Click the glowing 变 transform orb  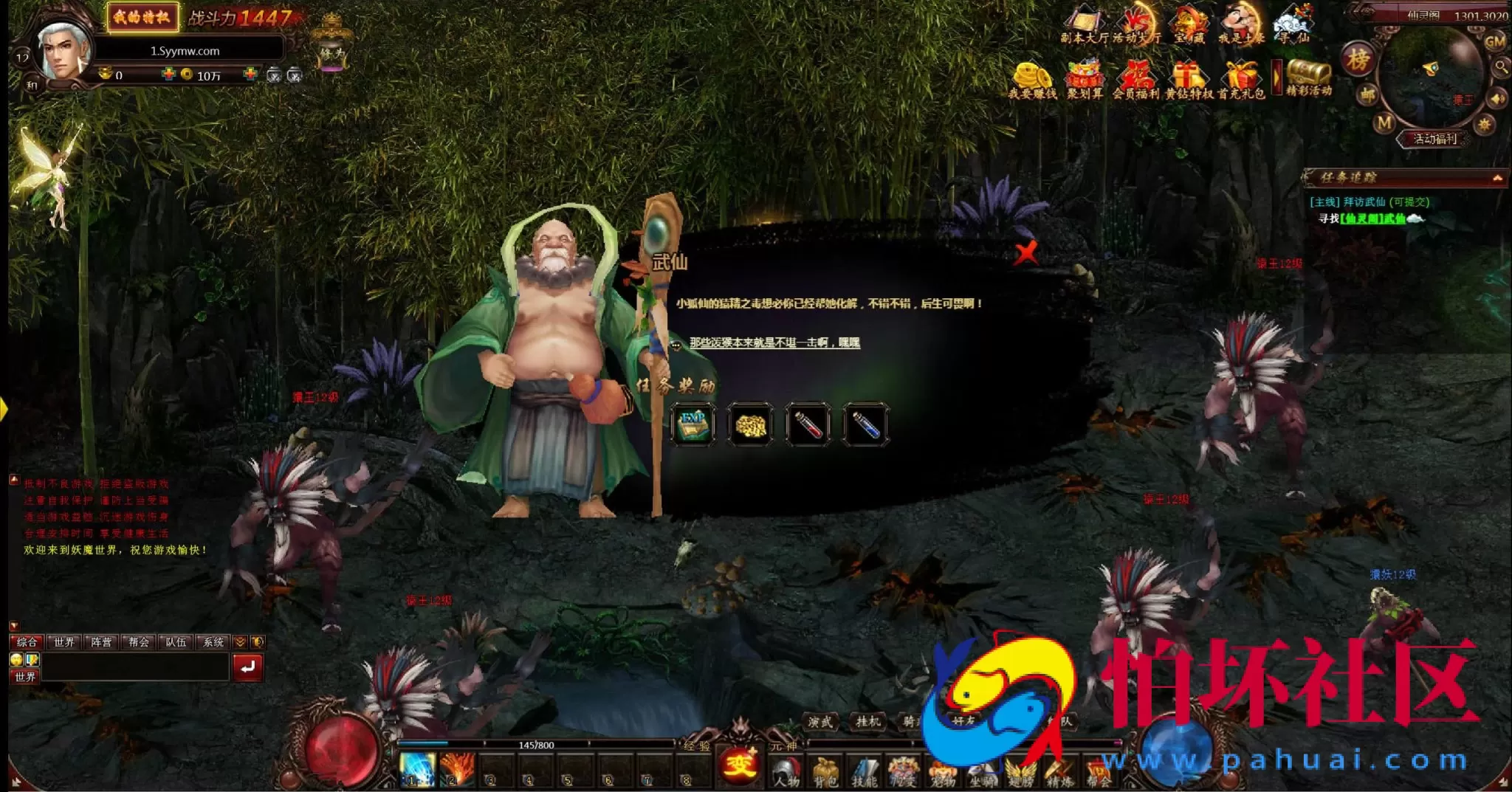739,764
